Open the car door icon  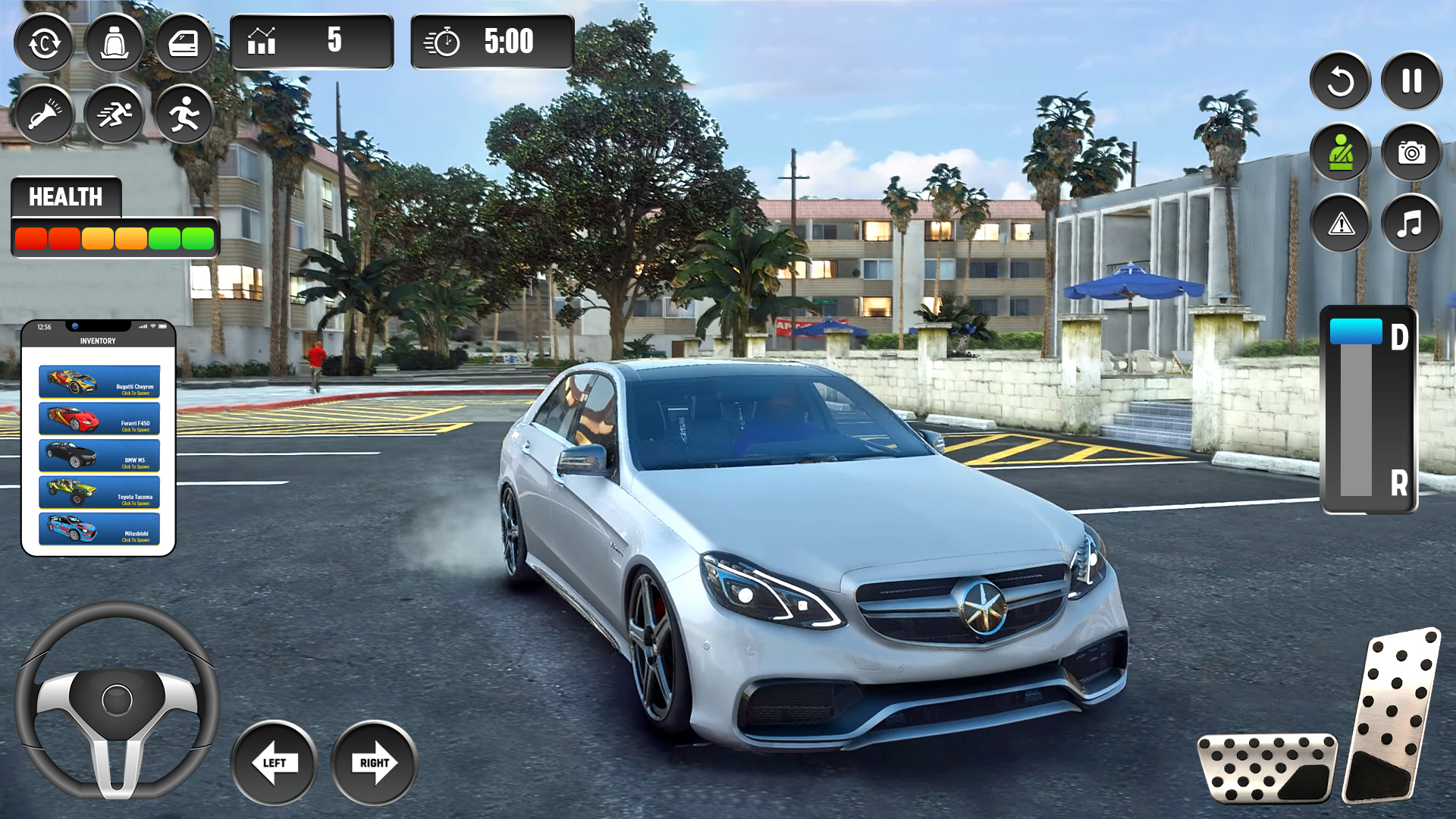click(184, 43)
